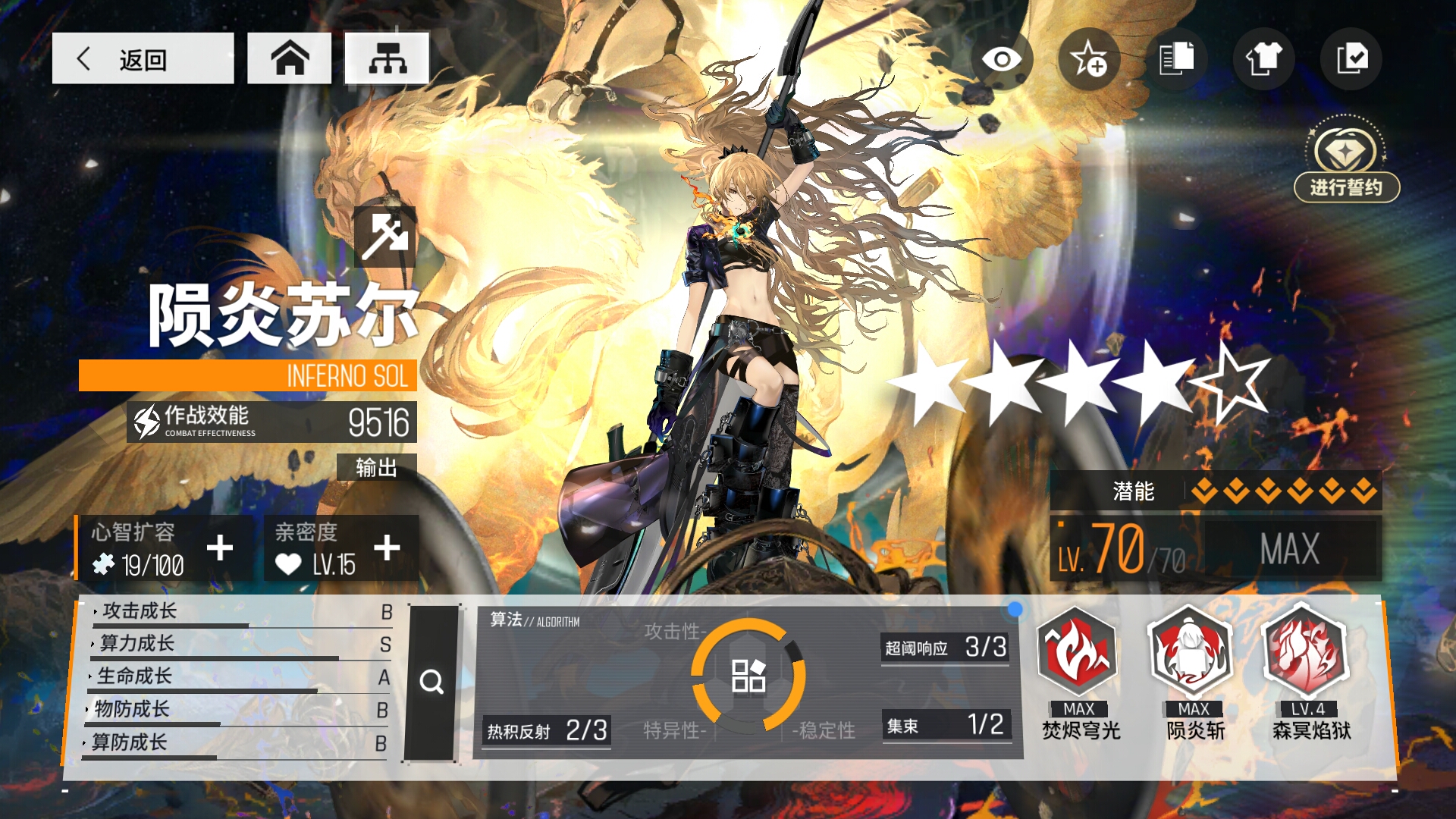Open the shirt skin wardrobe icon
Viewport: 1456px width, 819px height.
click(x=1263, y=59)
